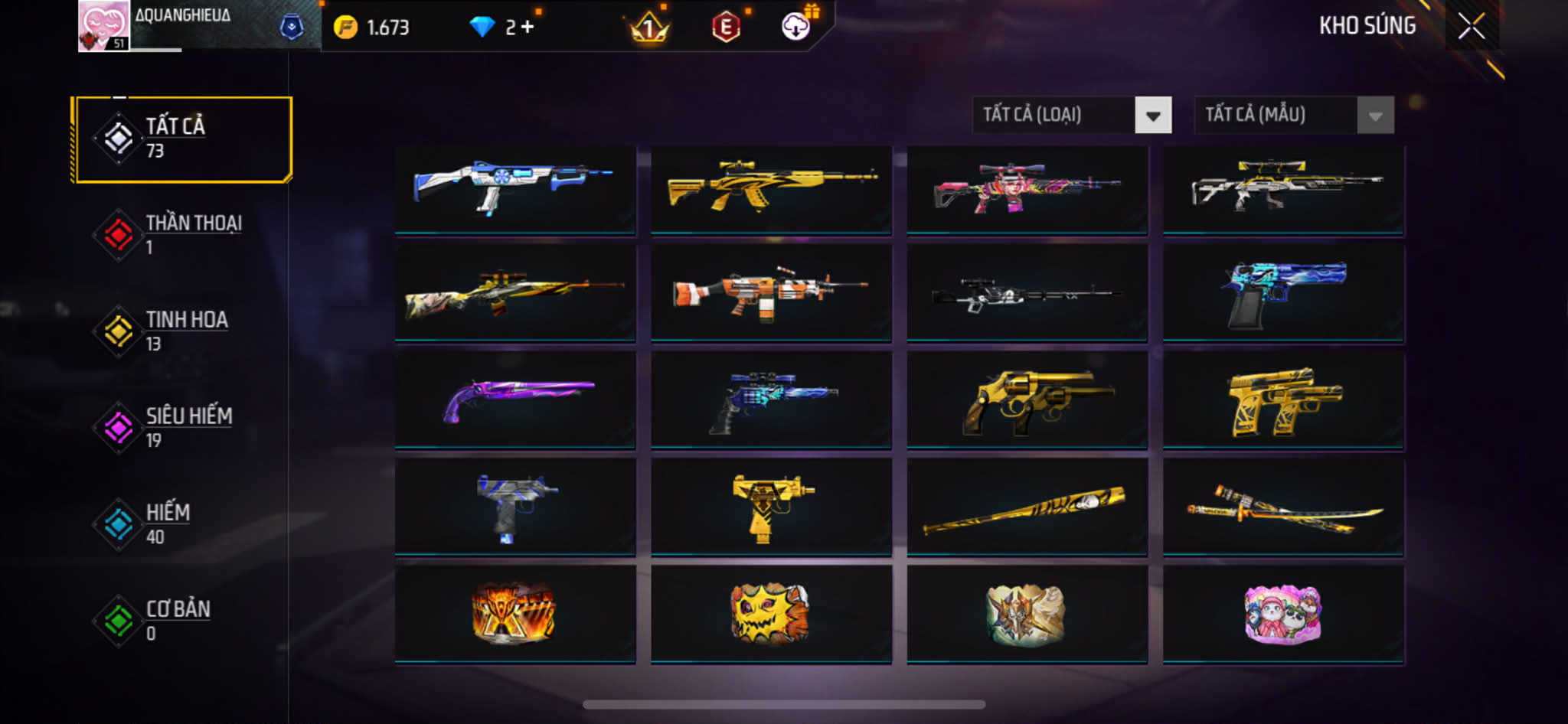Close the Kho Súng weapon armory screen
Viewport: 1568px width, 724px height.
[x=1471, y=27]
